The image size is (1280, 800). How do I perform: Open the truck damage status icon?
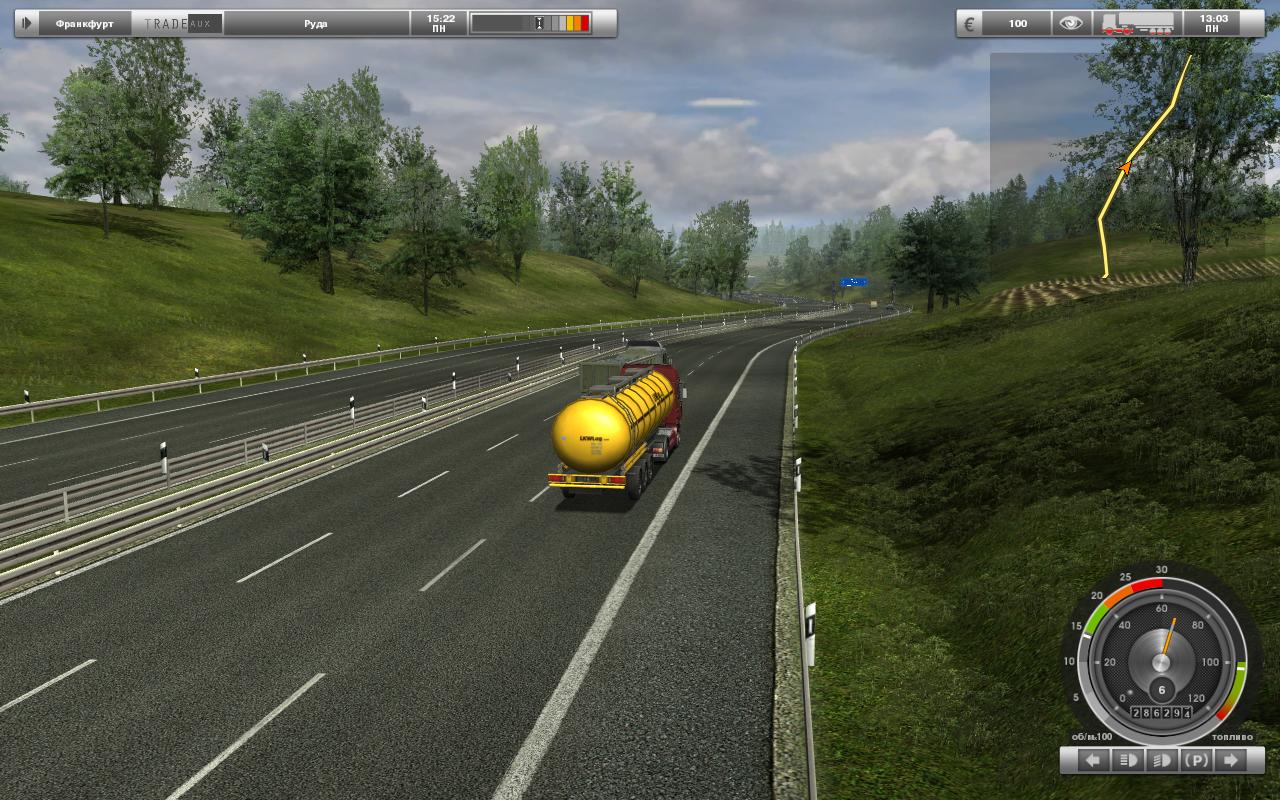click(1138, 23)
